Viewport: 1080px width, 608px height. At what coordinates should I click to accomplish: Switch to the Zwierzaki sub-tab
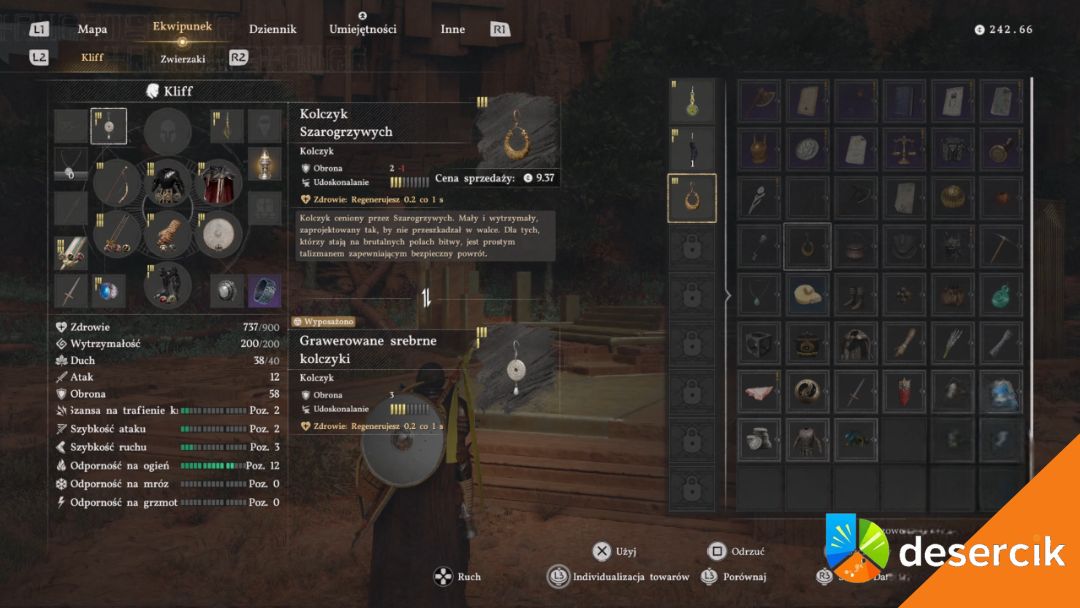point(183,58)
